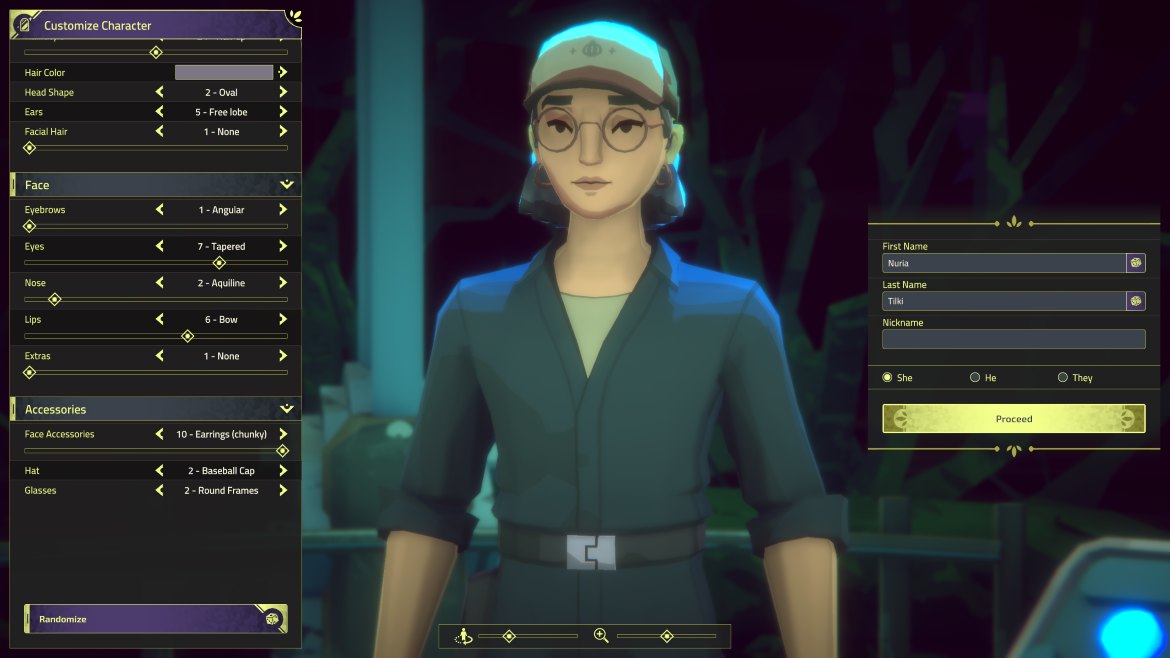Open the Hair Color swatch
Screen dimensions: 1170x658
coord(224,72)
